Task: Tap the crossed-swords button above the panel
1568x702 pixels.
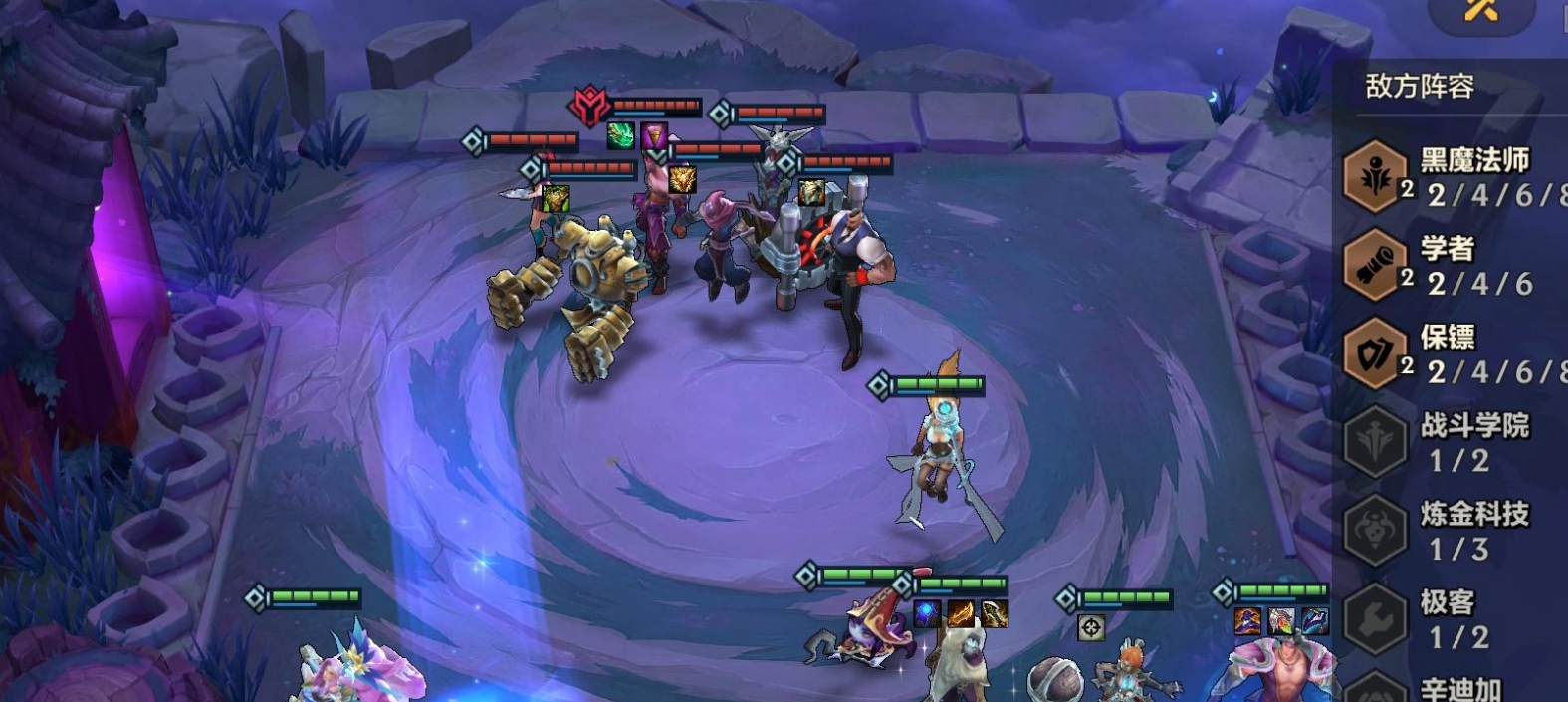Action: pyautogui.click(x=1480, y=12)
